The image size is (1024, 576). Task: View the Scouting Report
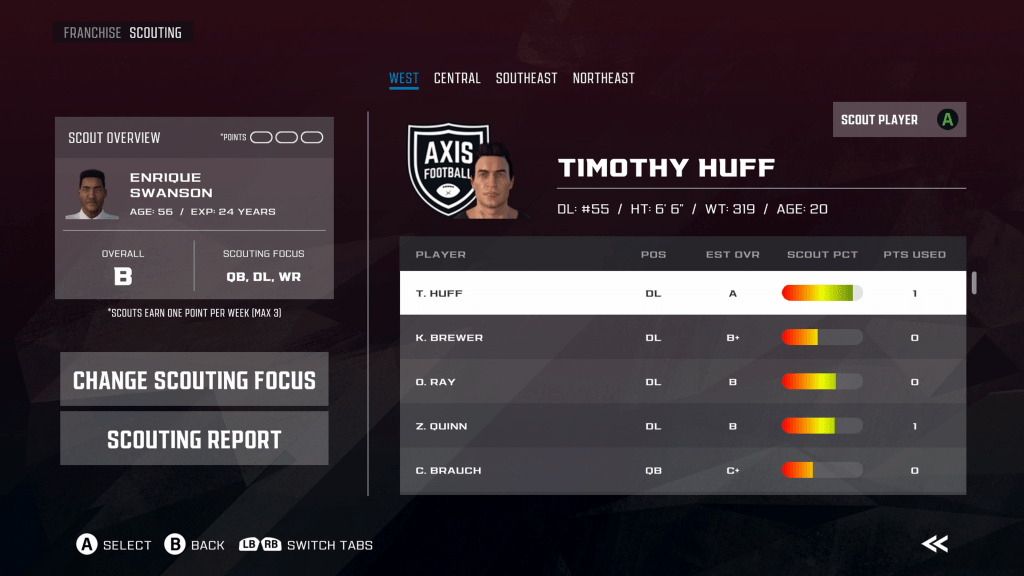194,440
